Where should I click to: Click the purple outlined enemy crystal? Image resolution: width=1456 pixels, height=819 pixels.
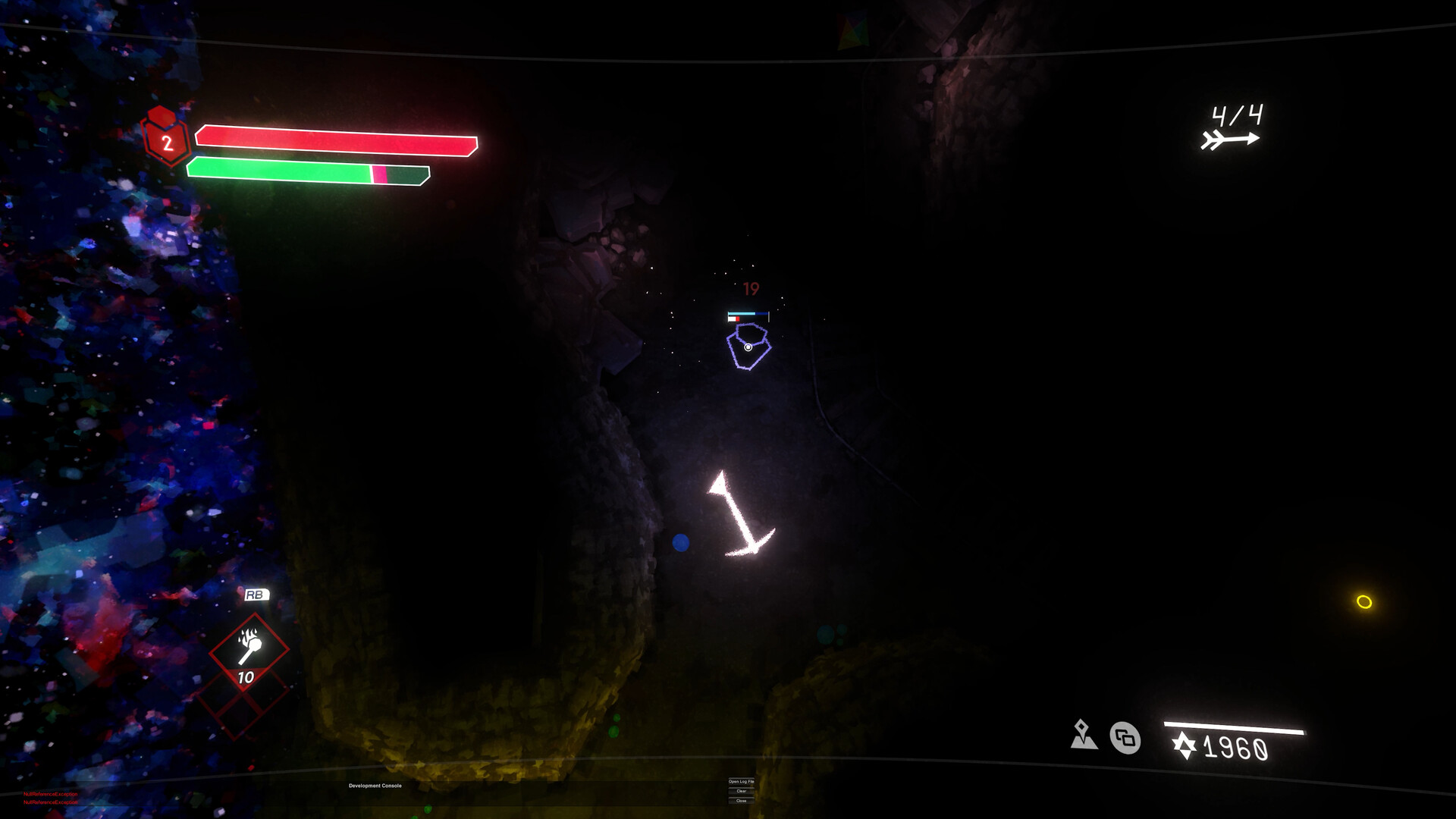(749, 347)
